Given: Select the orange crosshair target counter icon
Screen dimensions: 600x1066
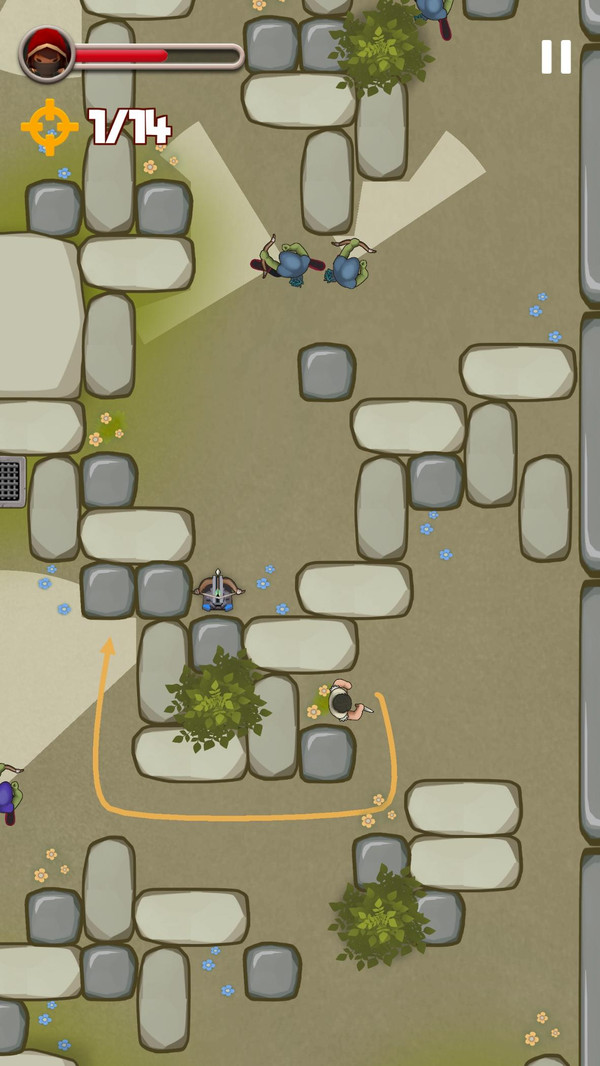Looking at the screenshot, I should [x=49, y=127].
